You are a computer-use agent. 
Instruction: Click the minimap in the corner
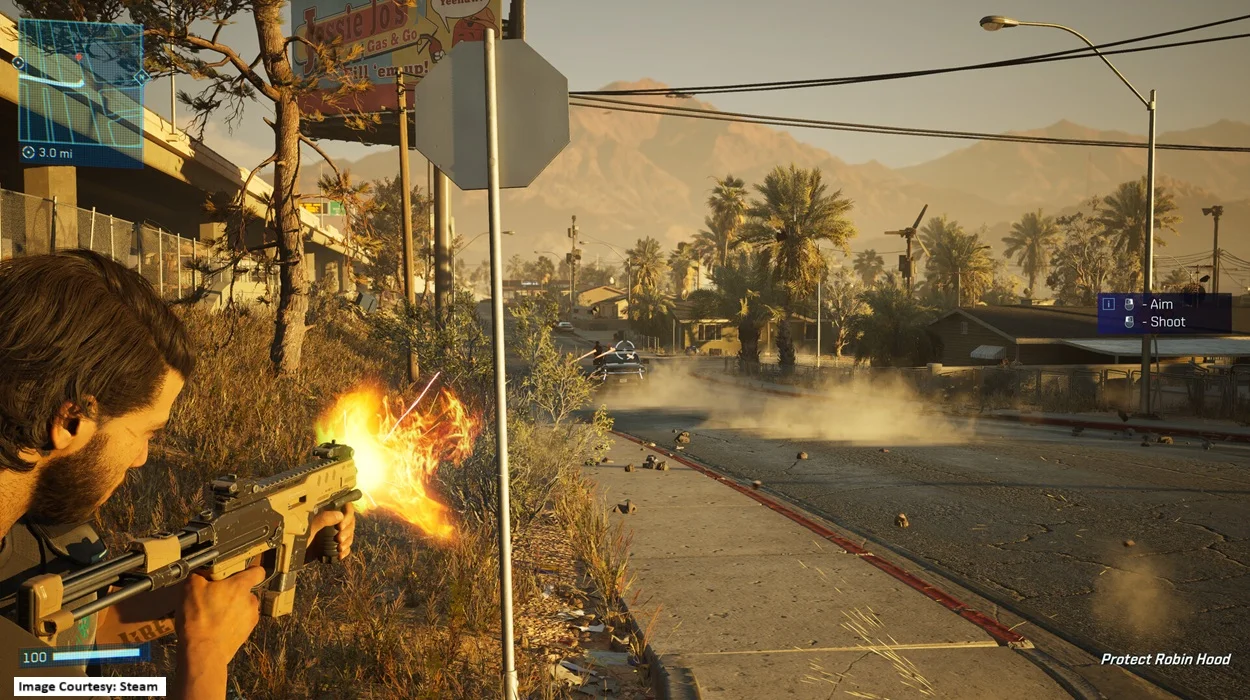coord(81,82)
